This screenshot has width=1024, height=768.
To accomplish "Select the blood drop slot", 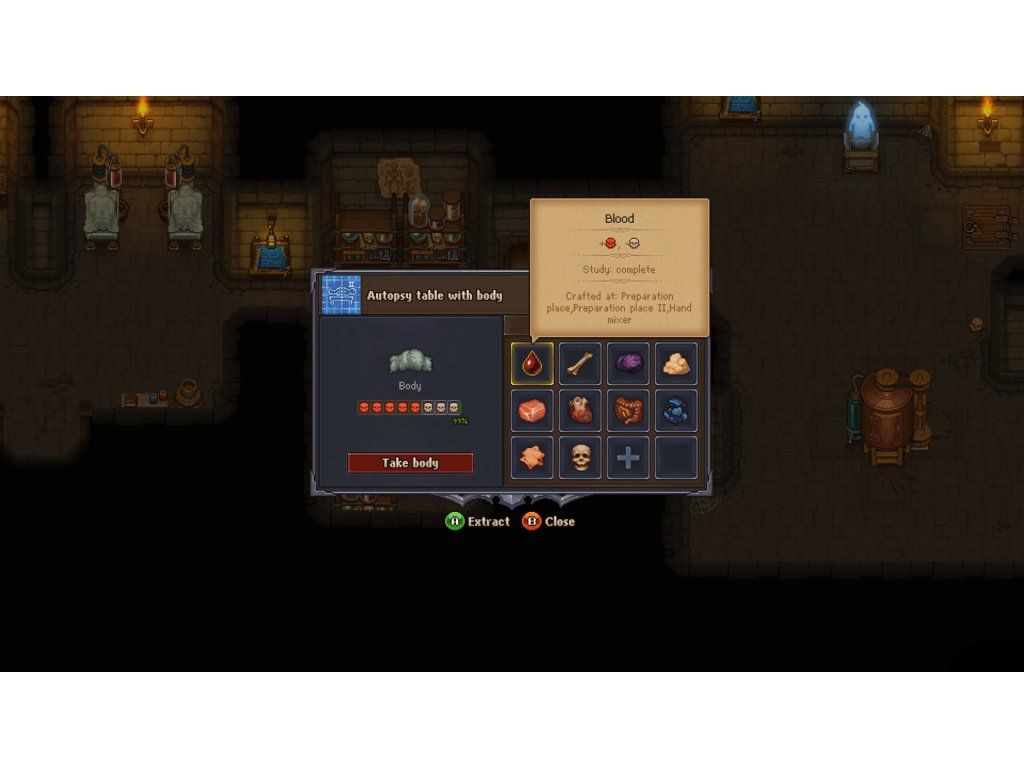I will (532, 364).
